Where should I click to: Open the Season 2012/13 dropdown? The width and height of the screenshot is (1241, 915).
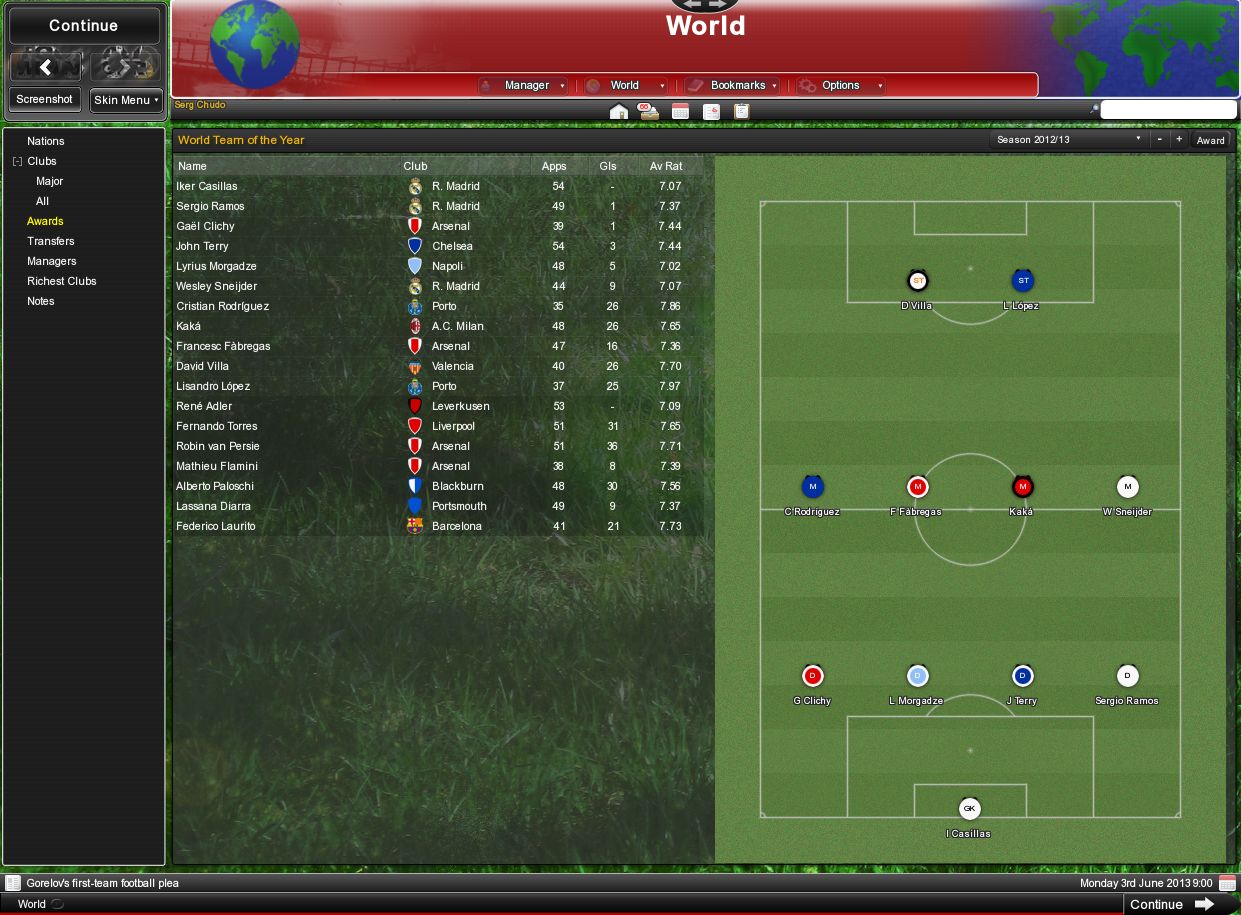1068,140
